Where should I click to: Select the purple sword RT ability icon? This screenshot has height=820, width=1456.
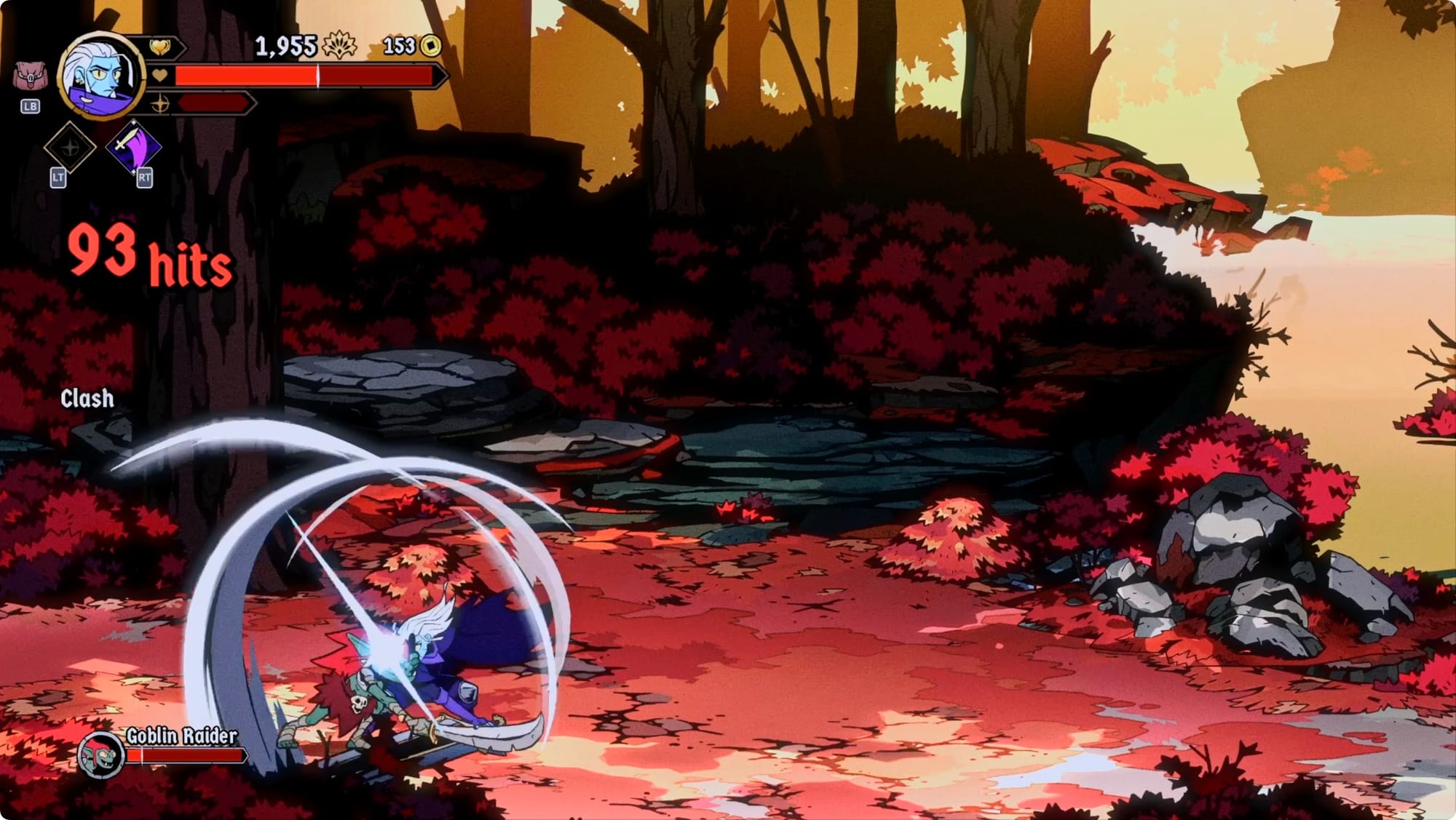134,148
